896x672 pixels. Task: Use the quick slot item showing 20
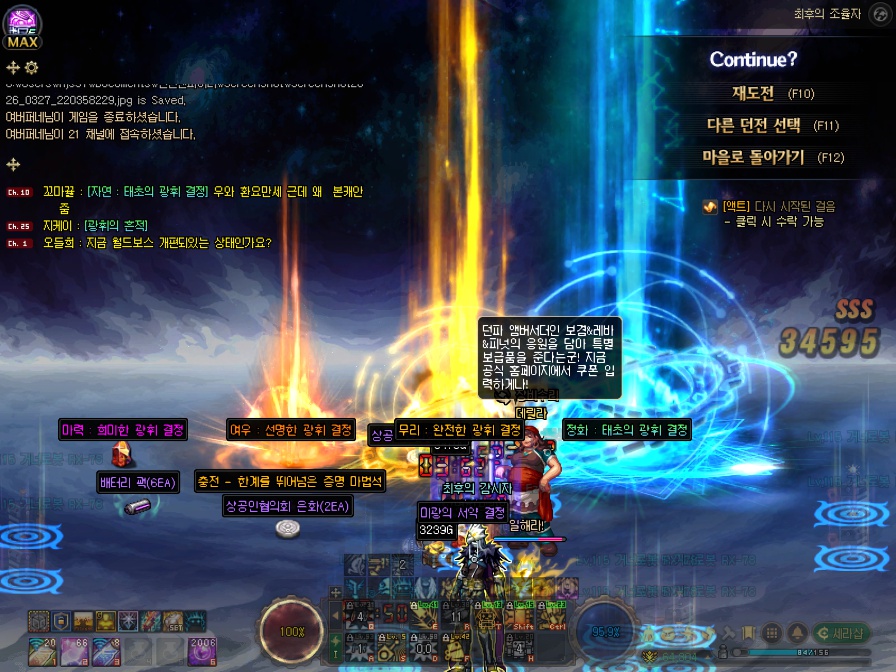click(40, 652)
